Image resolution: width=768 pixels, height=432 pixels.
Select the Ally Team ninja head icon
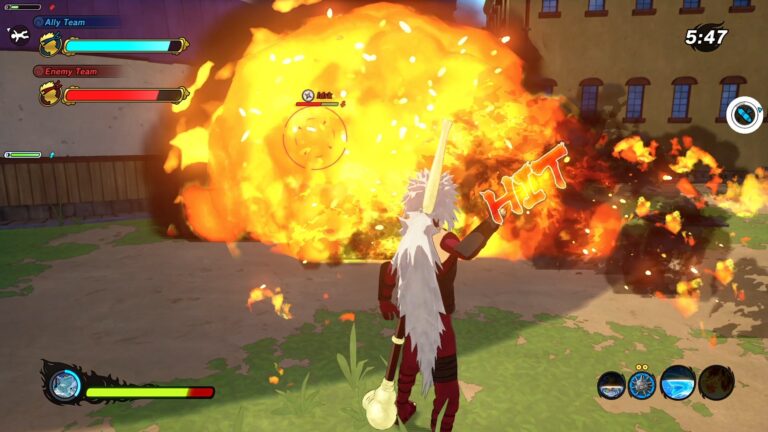pos(49,45)
